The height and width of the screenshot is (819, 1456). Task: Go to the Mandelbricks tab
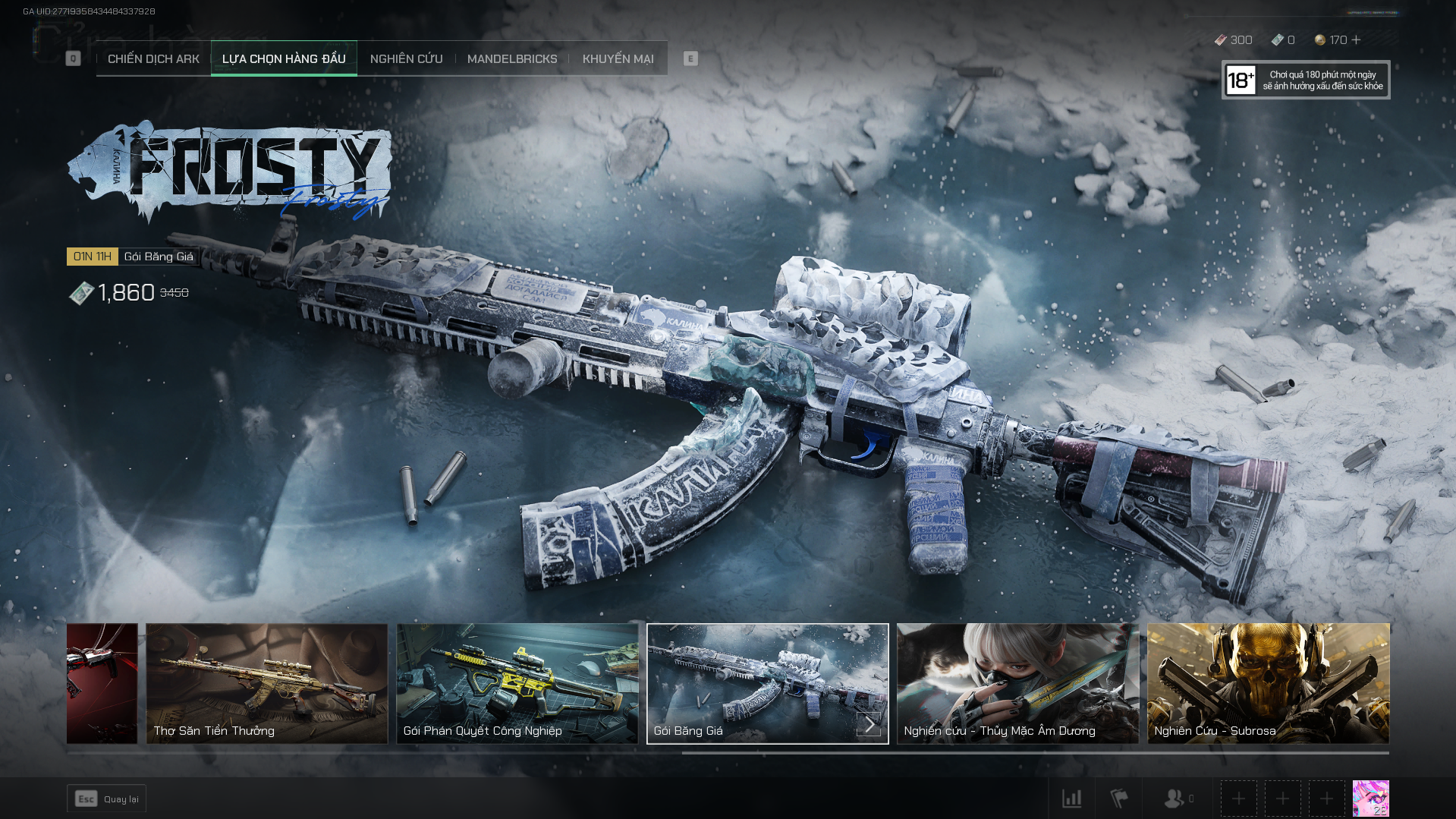(x=512, y=59)
